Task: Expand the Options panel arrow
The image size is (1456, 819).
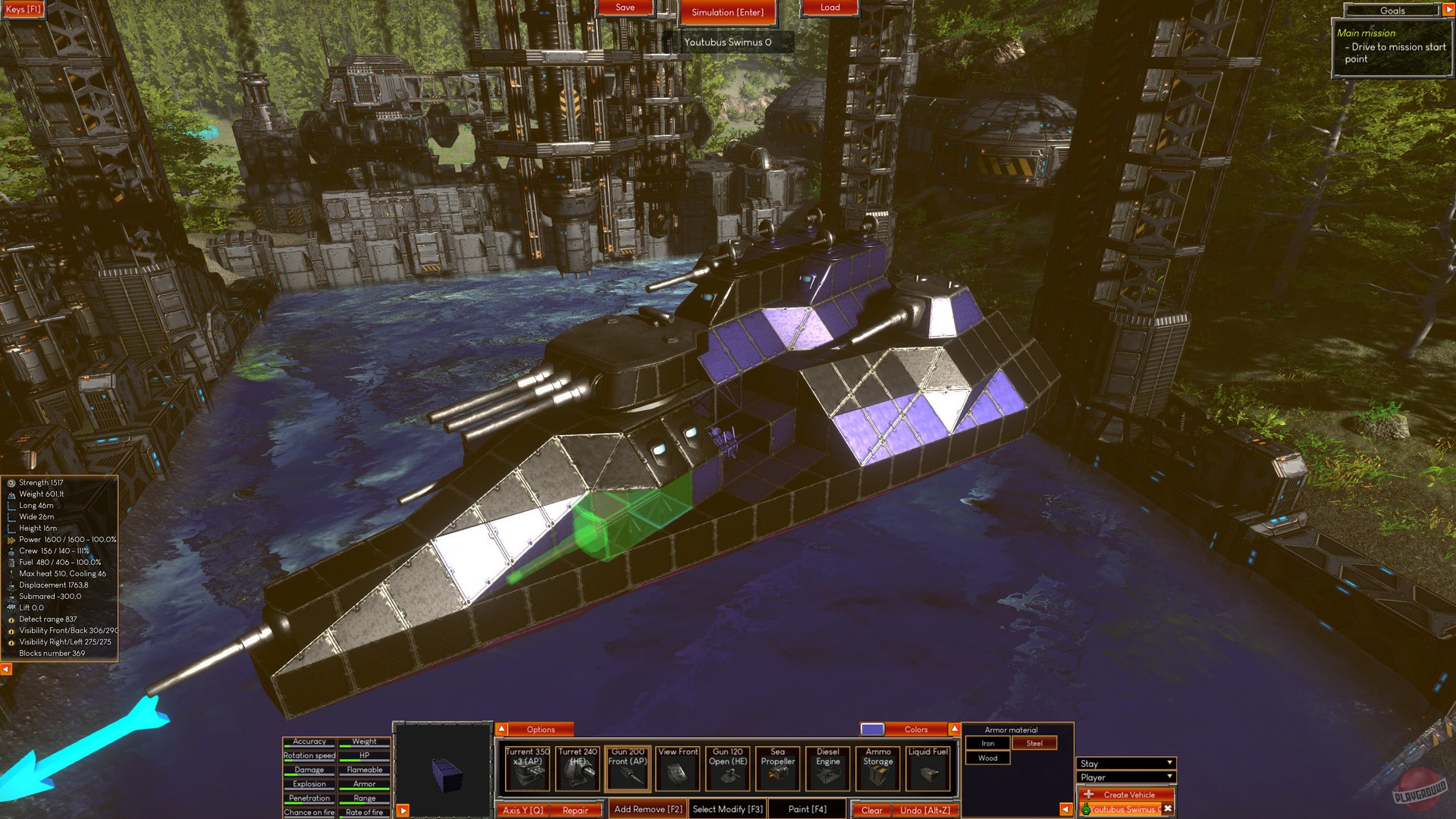Action: click(501, 729)
